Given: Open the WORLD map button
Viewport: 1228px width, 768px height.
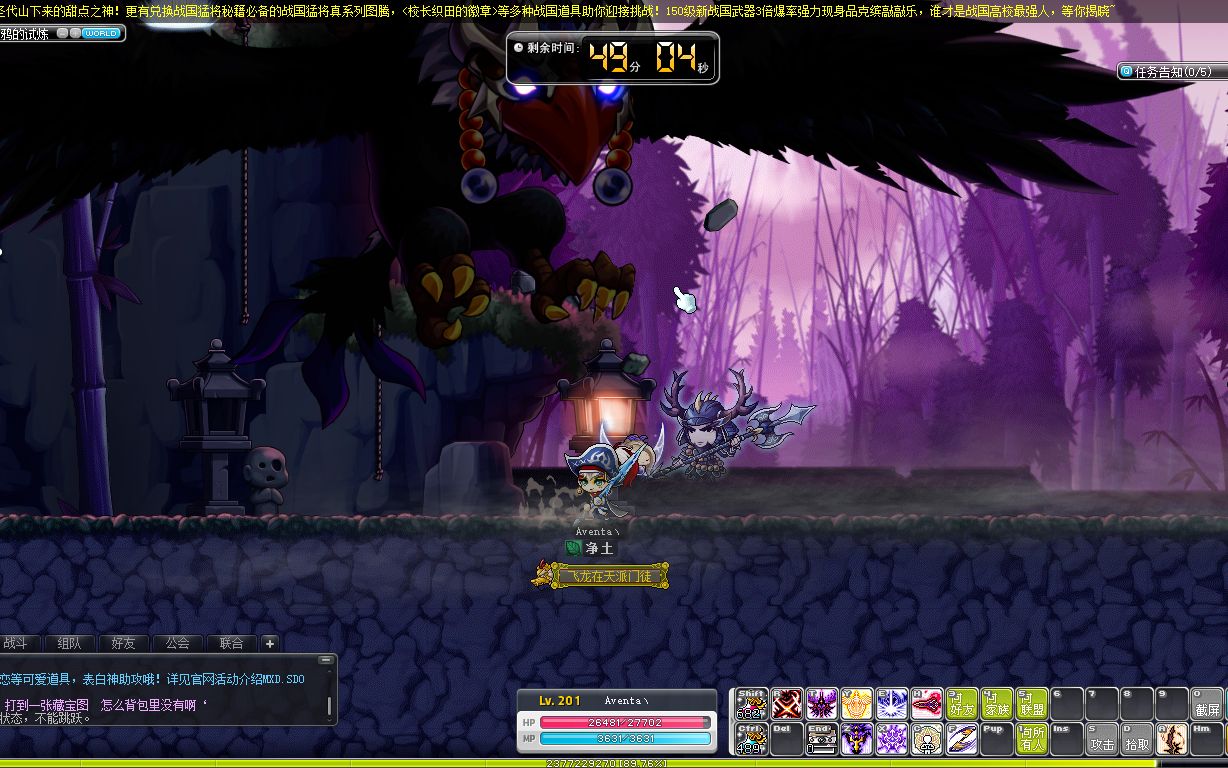Looking at the screenshot, I should tap(101, 33).
